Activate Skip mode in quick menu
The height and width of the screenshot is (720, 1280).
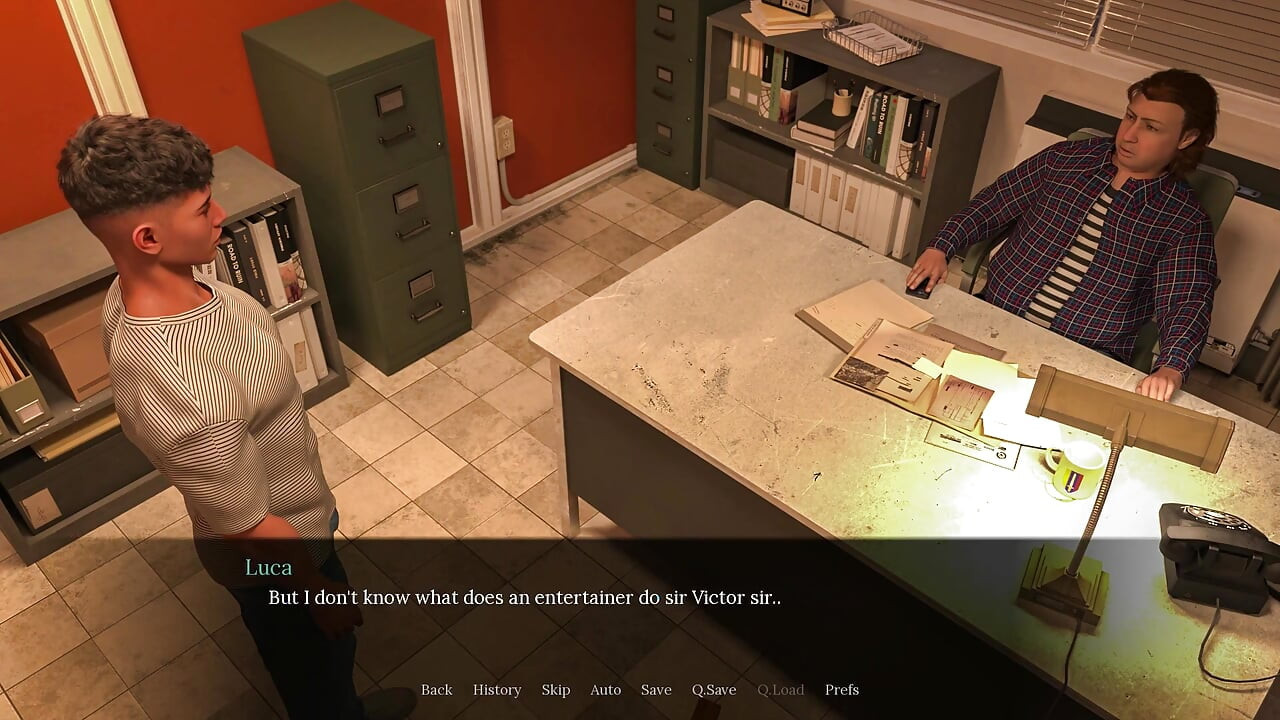pyautogui.click(x=556, y=690)
